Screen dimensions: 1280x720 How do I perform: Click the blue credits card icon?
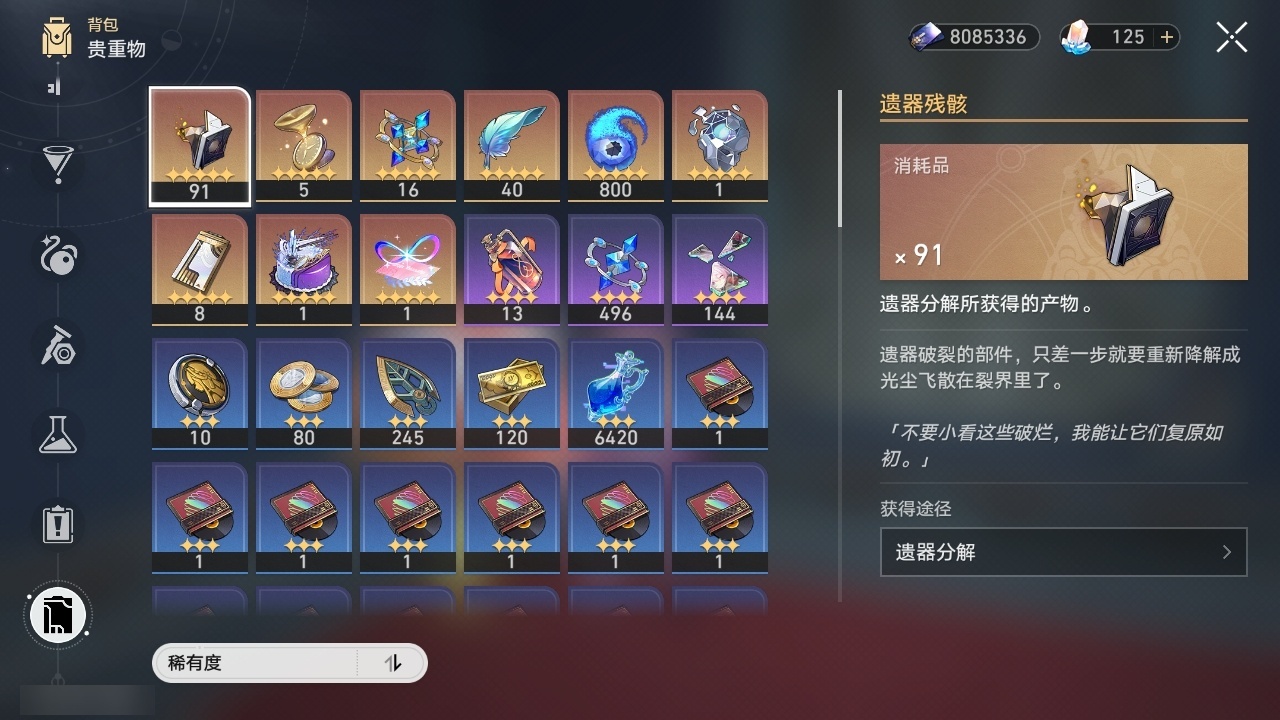[925, 37]
